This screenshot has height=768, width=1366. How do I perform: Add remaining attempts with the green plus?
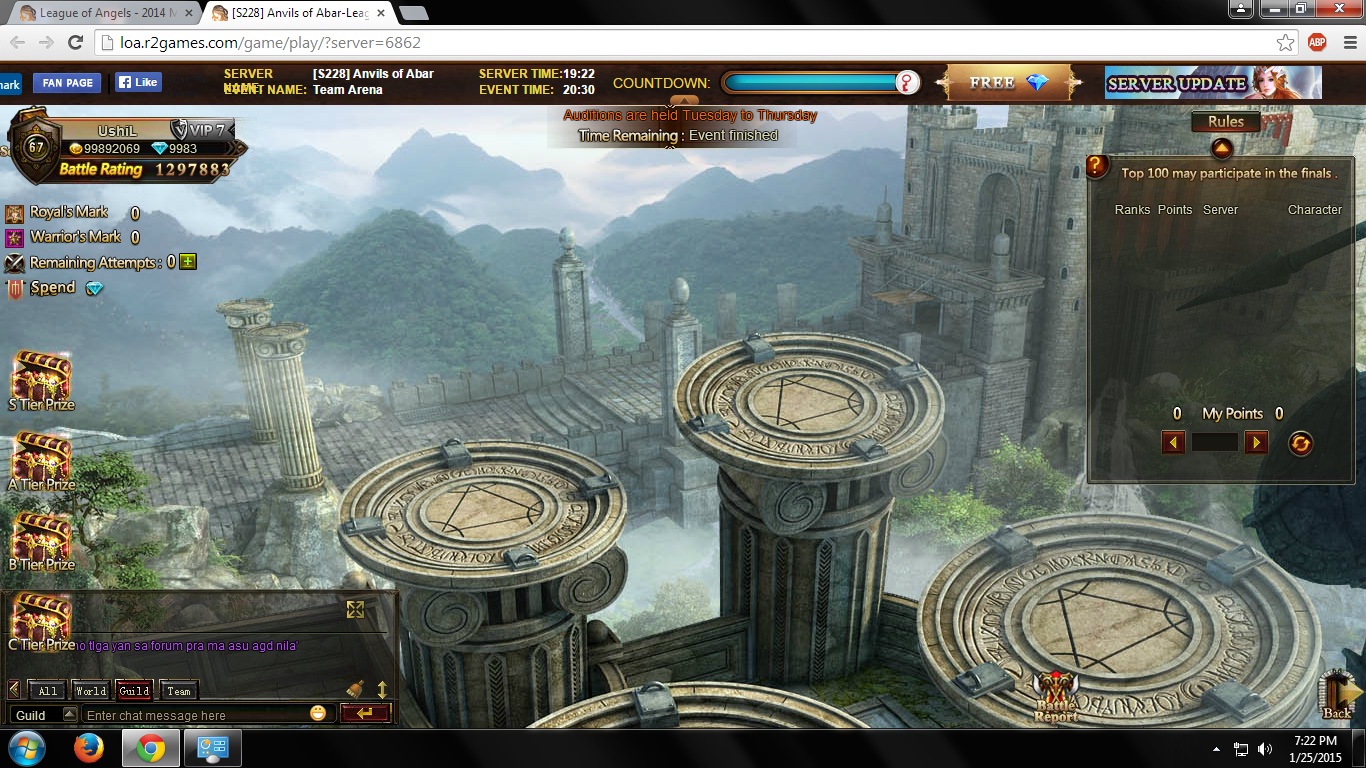tap(188, 262)
